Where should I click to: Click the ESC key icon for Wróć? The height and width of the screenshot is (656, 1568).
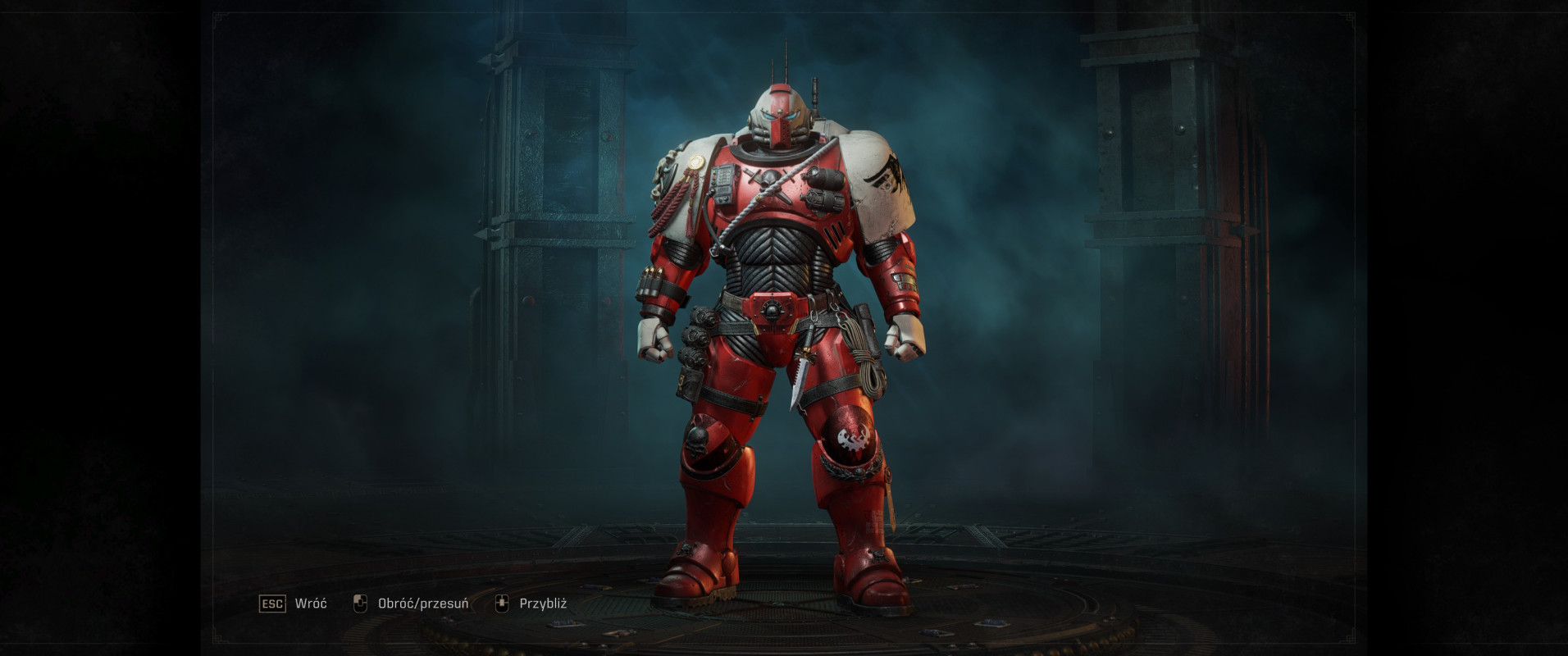click(x=271, y=603)
